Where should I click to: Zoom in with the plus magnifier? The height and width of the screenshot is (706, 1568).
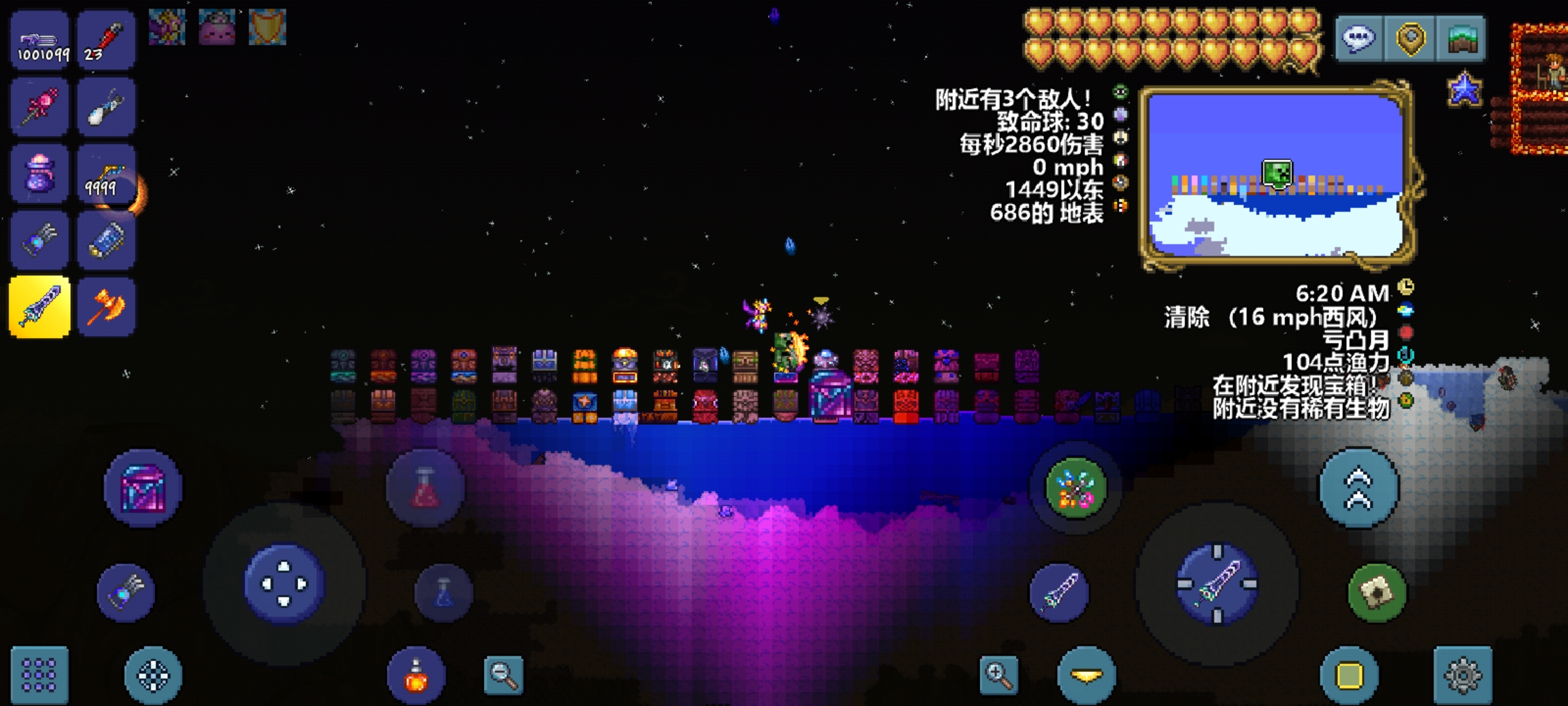(999, 675)
